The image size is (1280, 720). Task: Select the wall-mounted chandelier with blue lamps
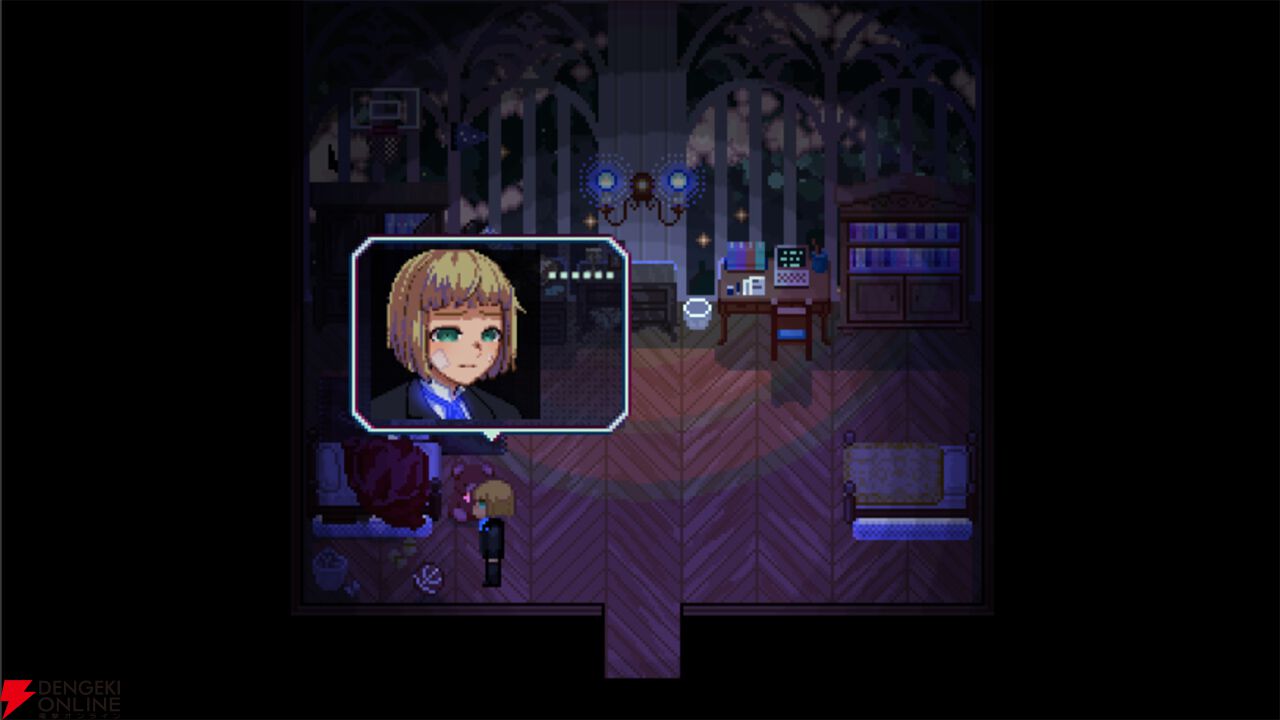point(643,185)
